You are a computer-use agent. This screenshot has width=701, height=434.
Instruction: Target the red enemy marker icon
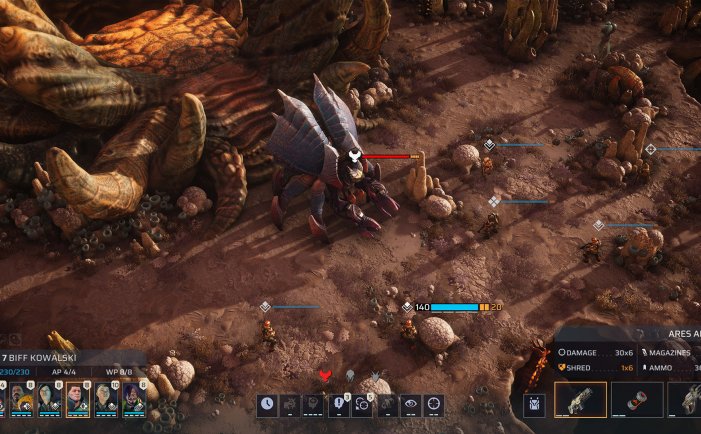click(324, 376)
